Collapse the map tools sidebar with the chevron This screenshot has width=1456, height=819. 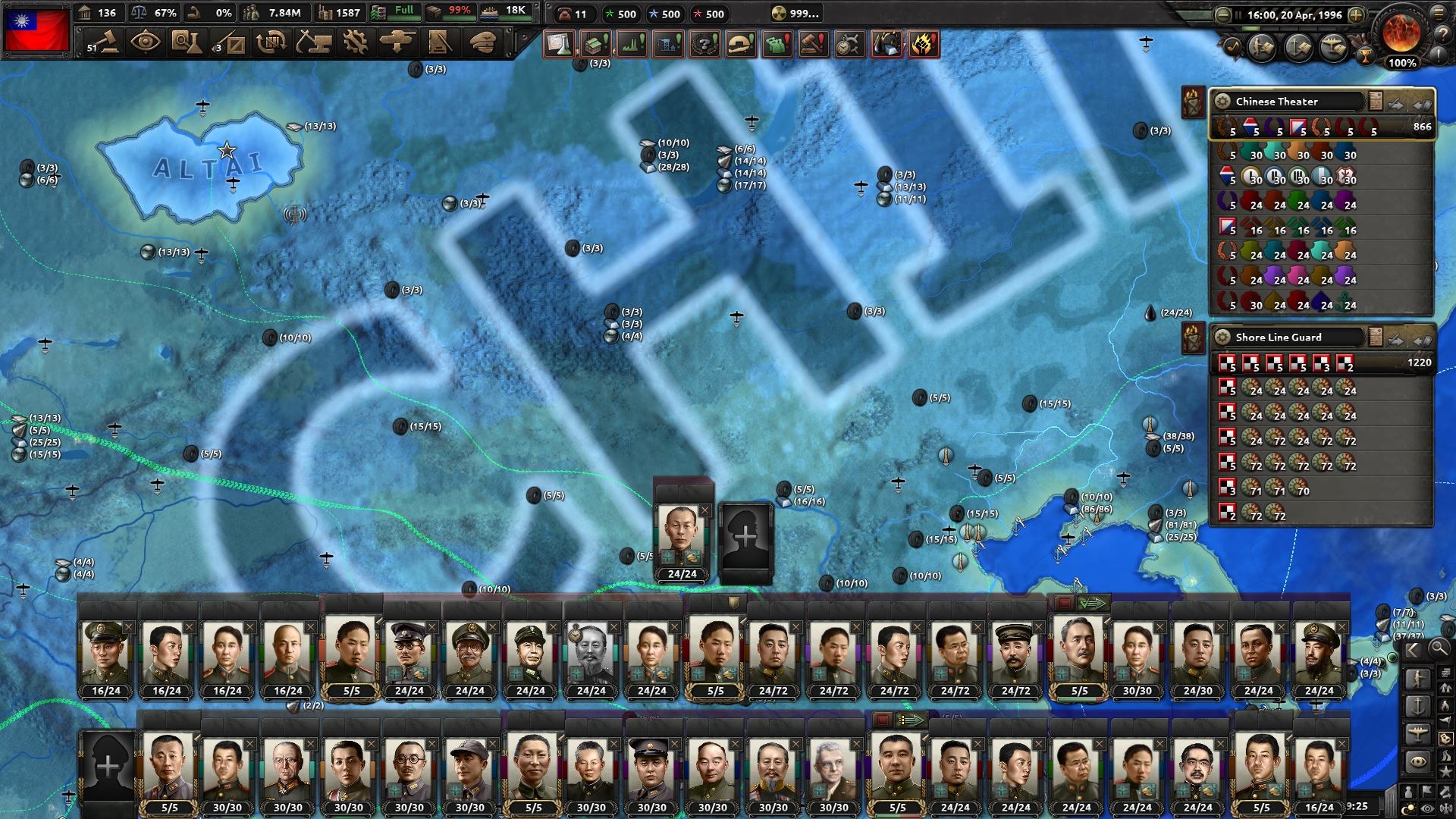pos(1412,648)
